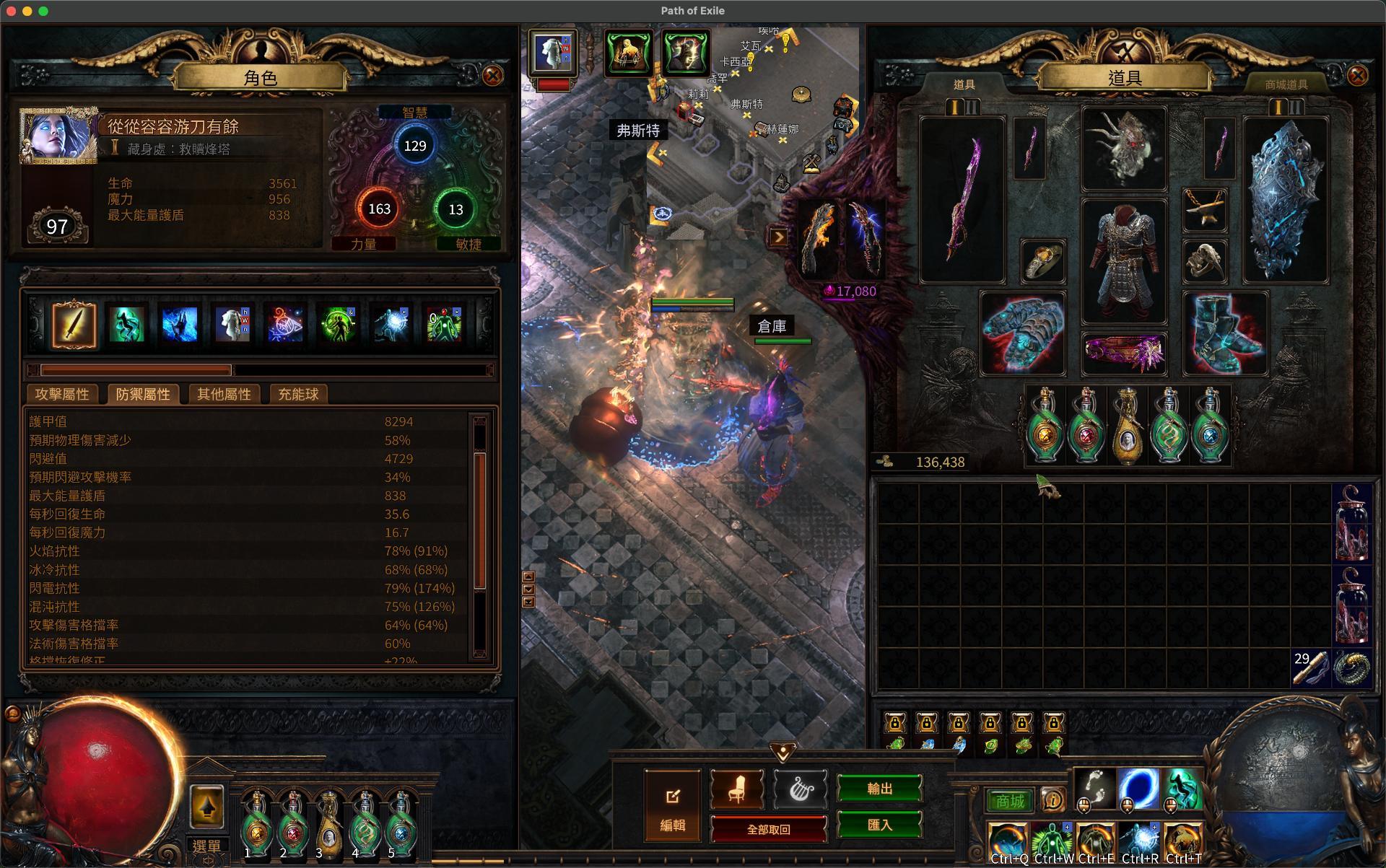Select the equipped helmet slot
The height and width of the screenshot is (868, 1386).
[x=1124, y=149]
